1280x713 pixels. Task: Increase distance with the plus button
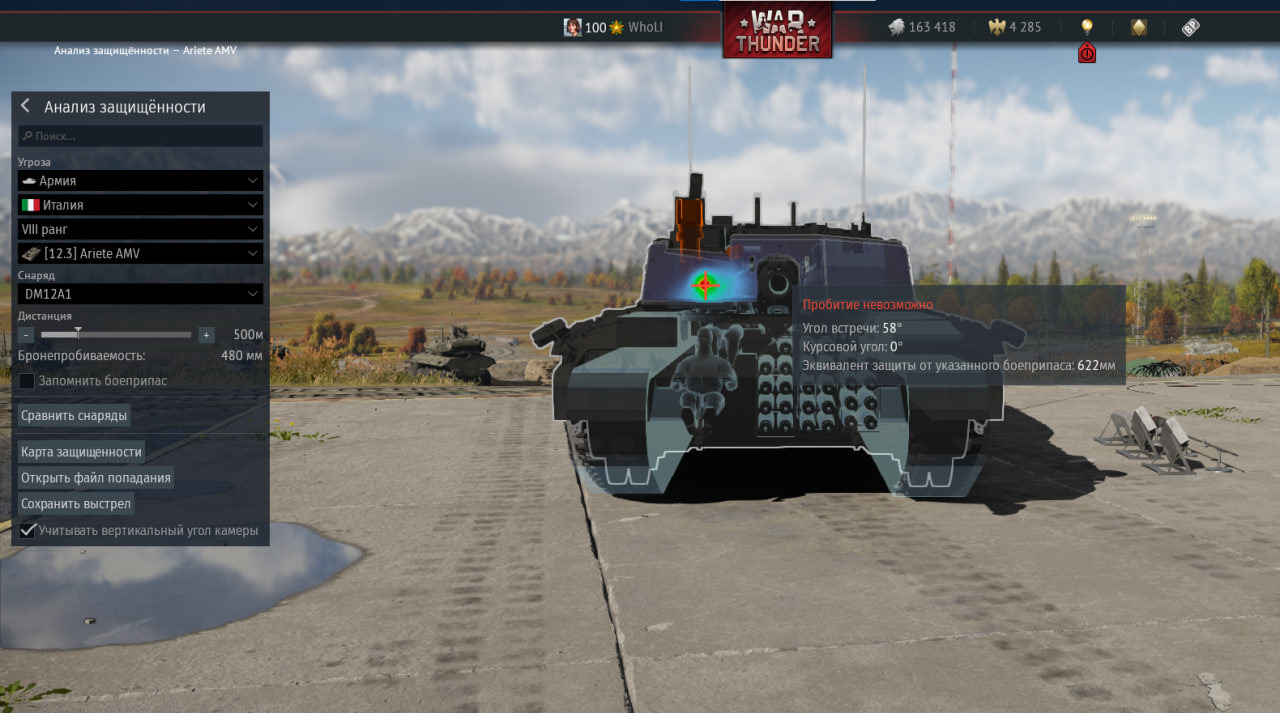coord(206,335)
